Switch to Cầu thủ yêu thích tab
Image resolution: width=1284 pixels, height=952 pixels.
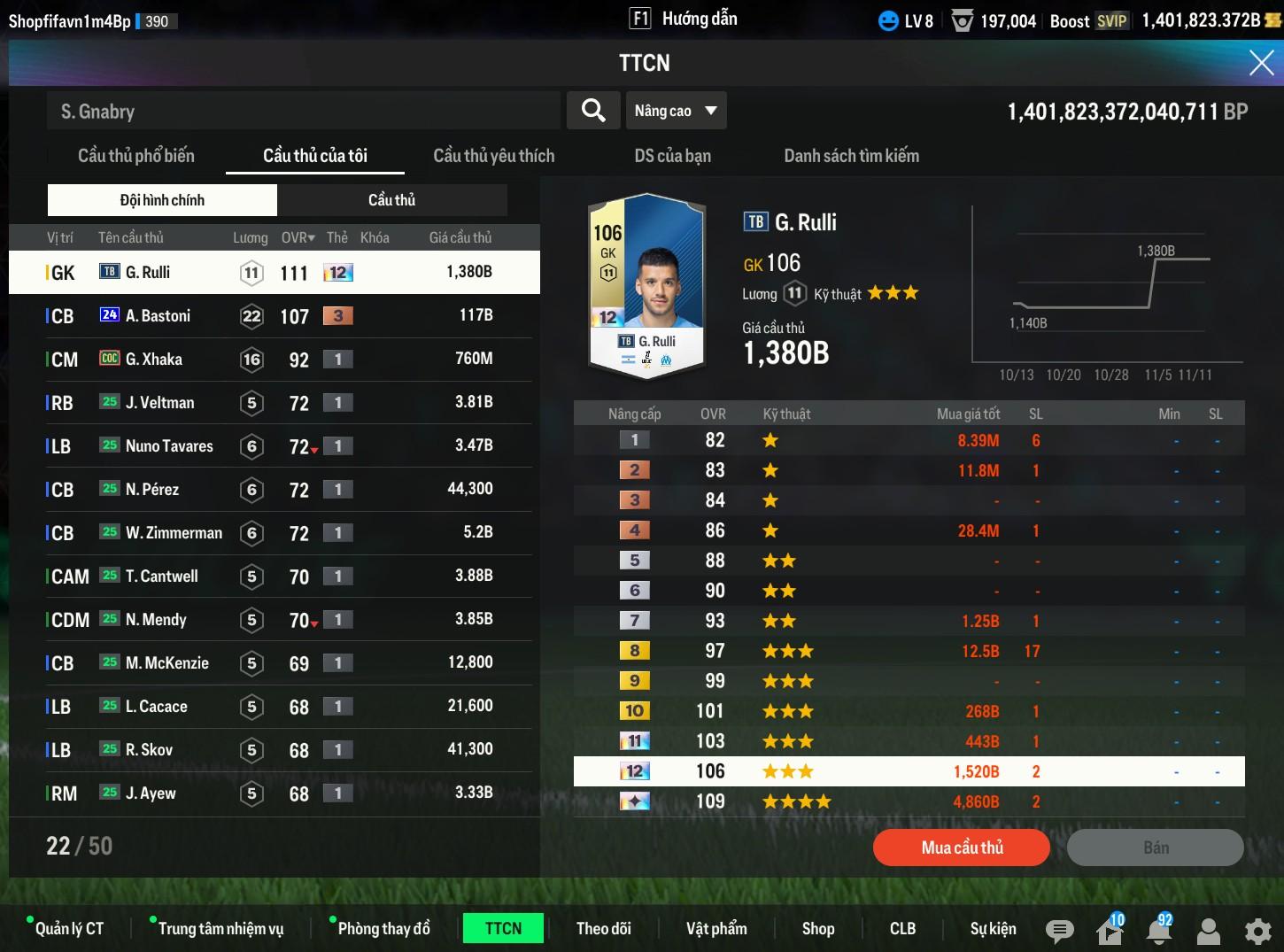(493, 156)
